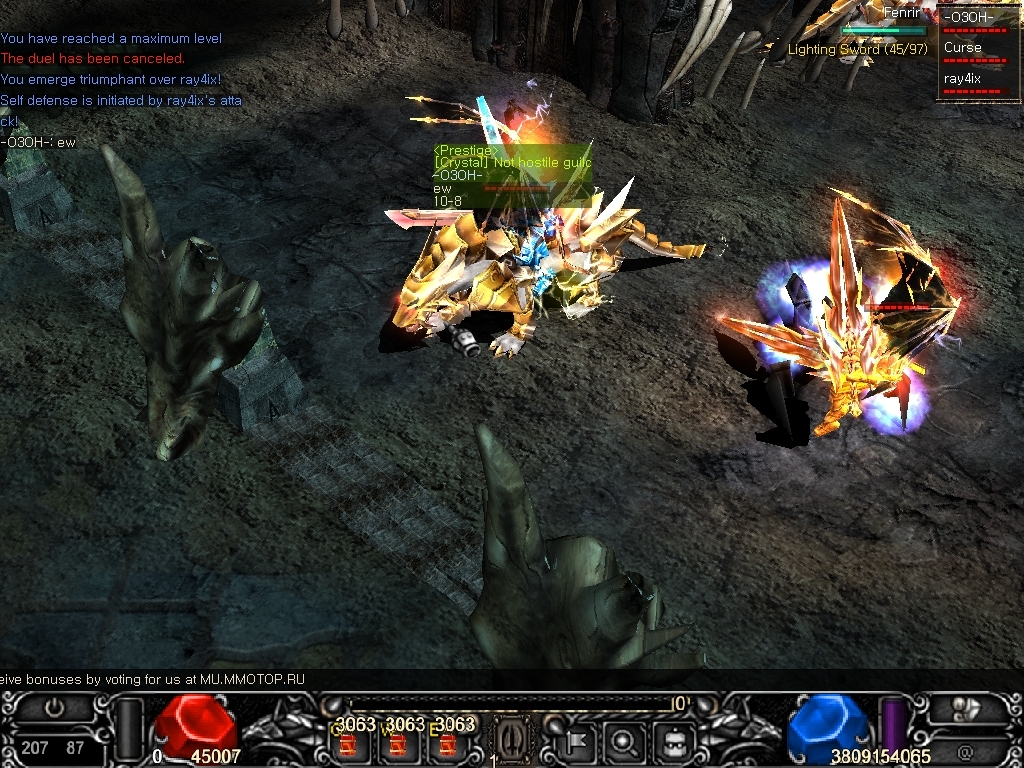The height and width of the screenshot is (768, 1024).
Task: Use the potion in the Q slot
Action: pyautogui.click(x=348, y=745)
